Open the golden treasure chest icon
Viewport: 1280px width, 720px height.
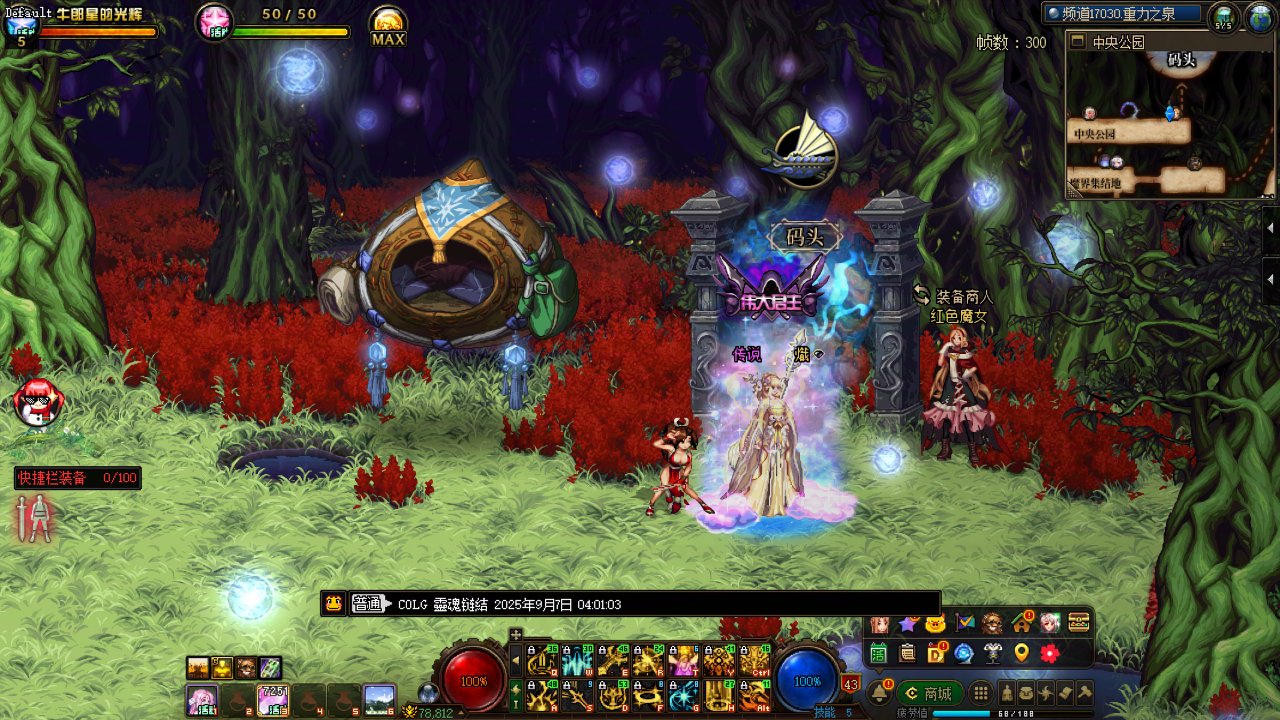(x=1078, y=623)
